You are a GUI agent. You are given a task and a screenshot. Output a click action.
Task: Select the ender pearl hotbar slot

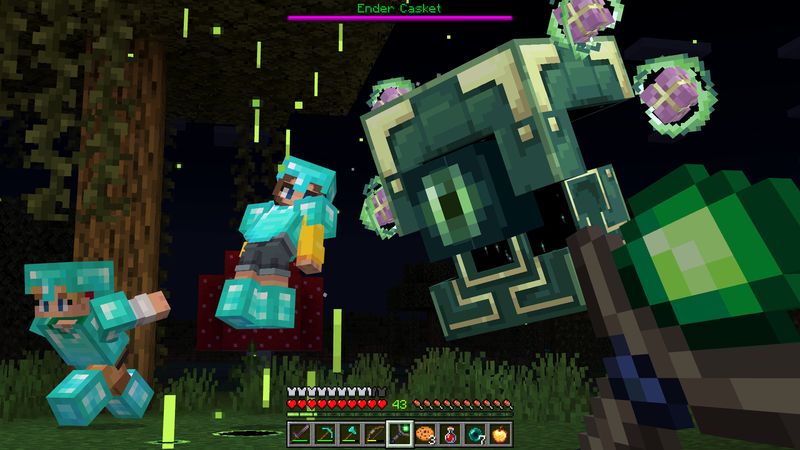(x=475, y=434)
